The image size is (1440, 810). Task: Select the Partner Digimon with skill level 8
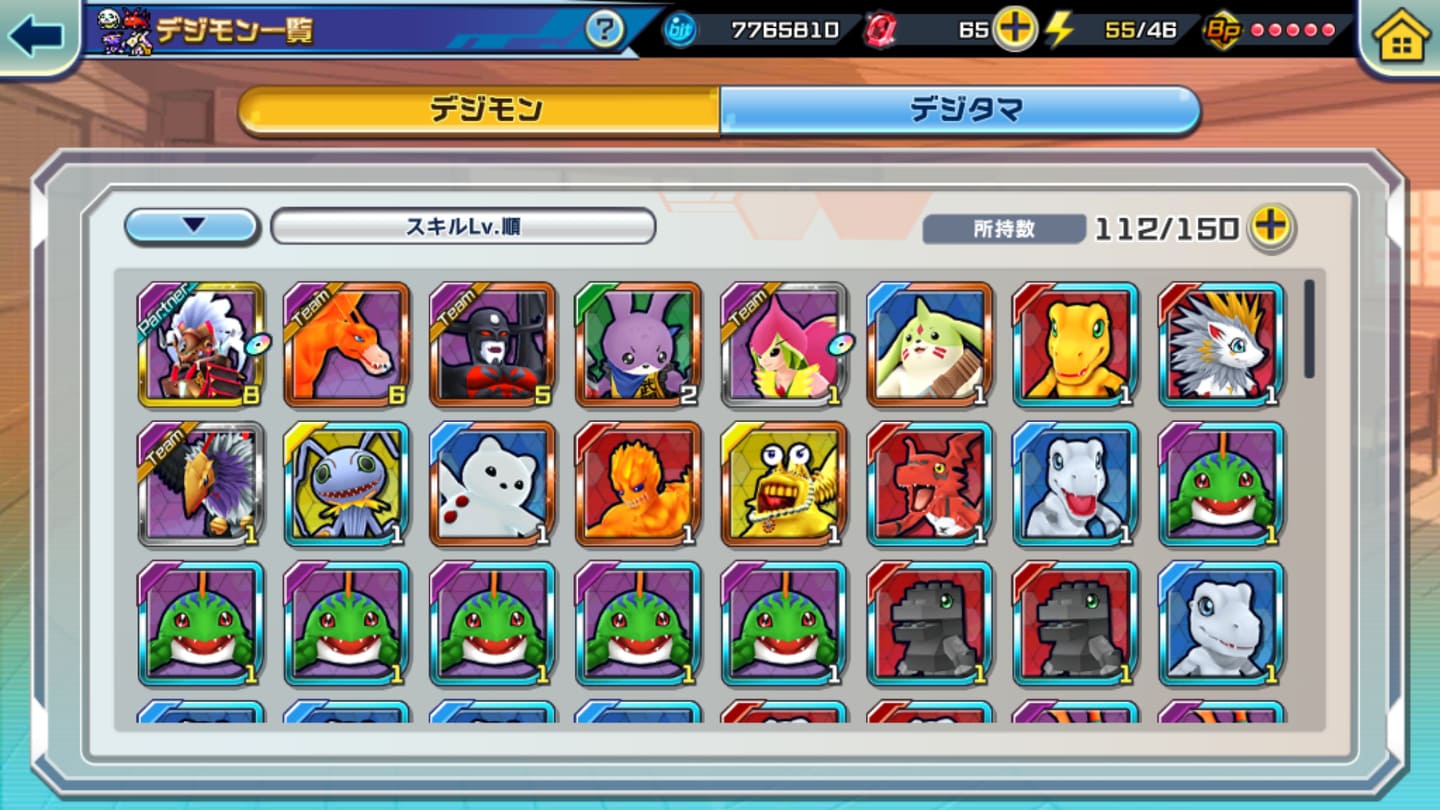tap(201, 344)
